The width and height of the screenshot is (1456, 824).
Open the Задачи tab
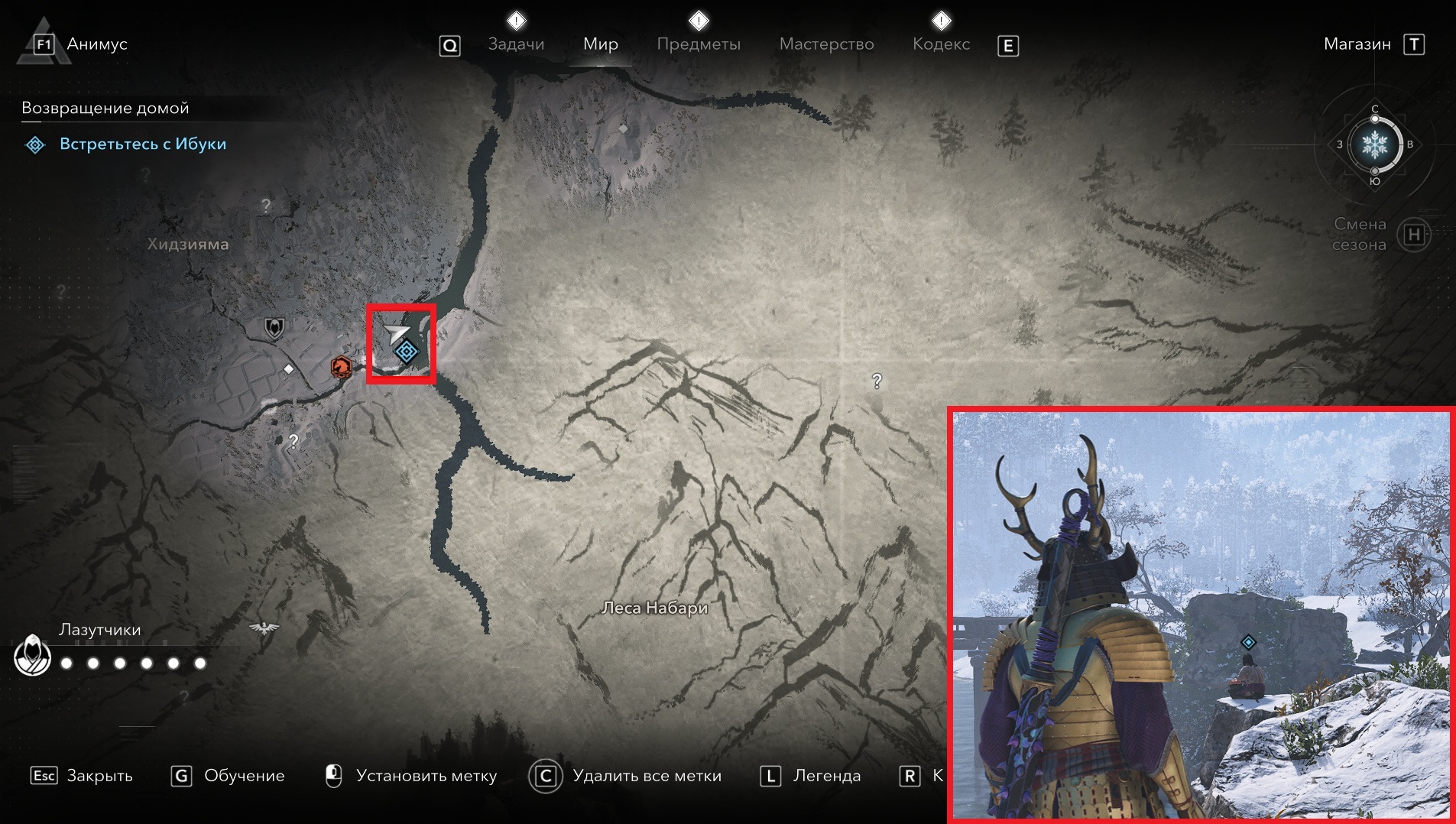pyautogui.click(x=516, y=44)
